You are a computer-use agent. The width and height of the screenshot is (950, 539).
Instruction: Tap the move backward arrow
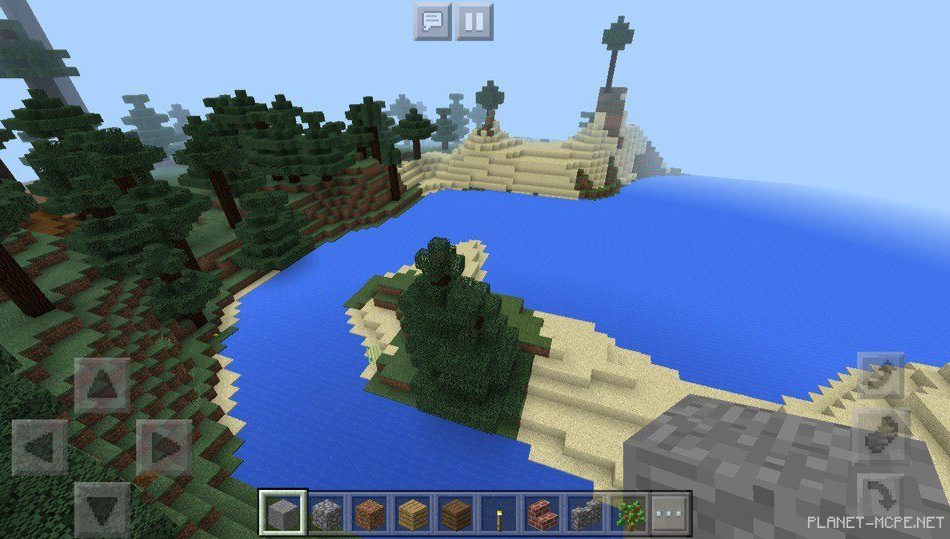click(x=102, y=508)
